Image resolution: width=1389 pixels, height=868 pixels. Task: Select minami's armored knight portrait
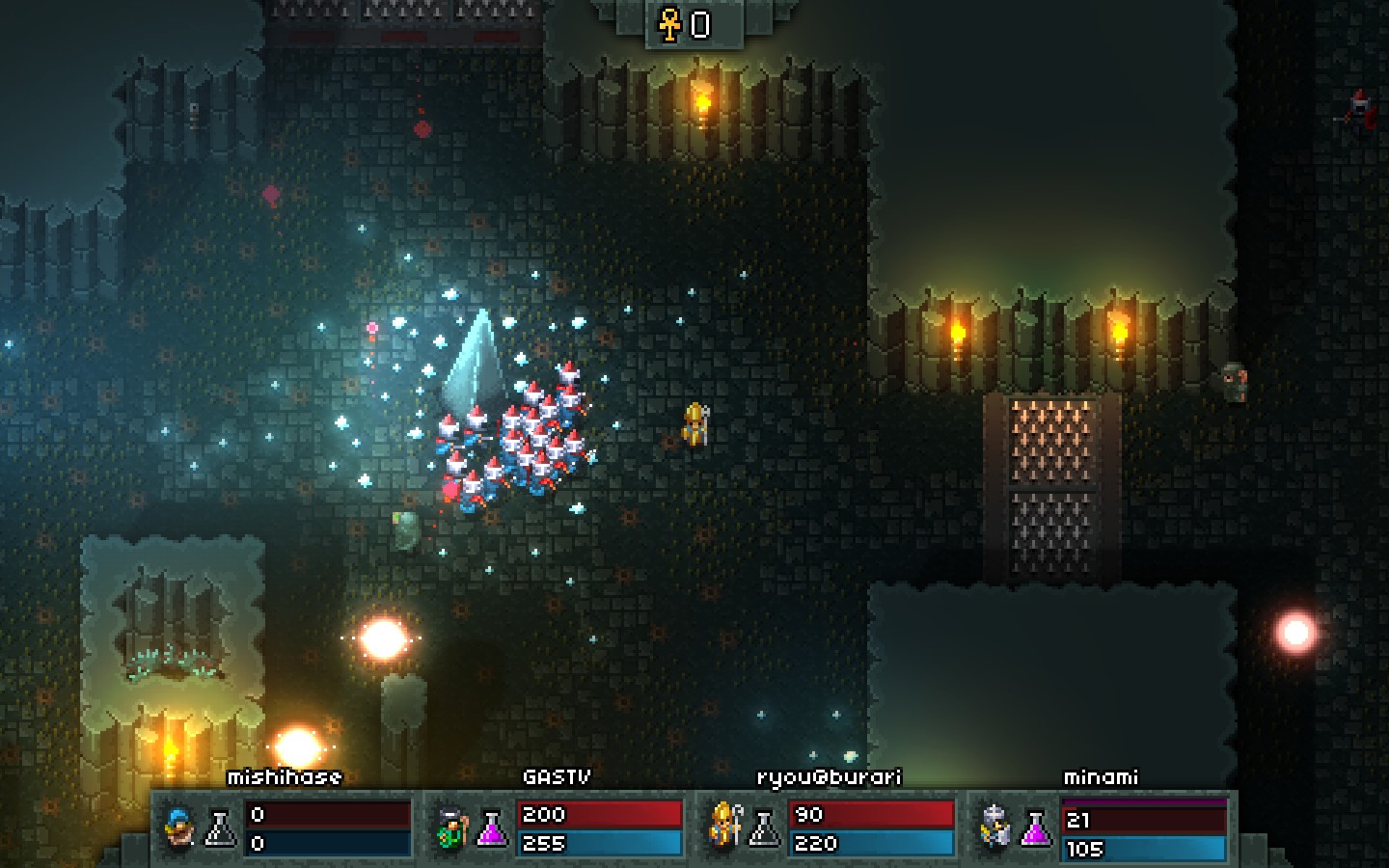click(x=994, y=827)
